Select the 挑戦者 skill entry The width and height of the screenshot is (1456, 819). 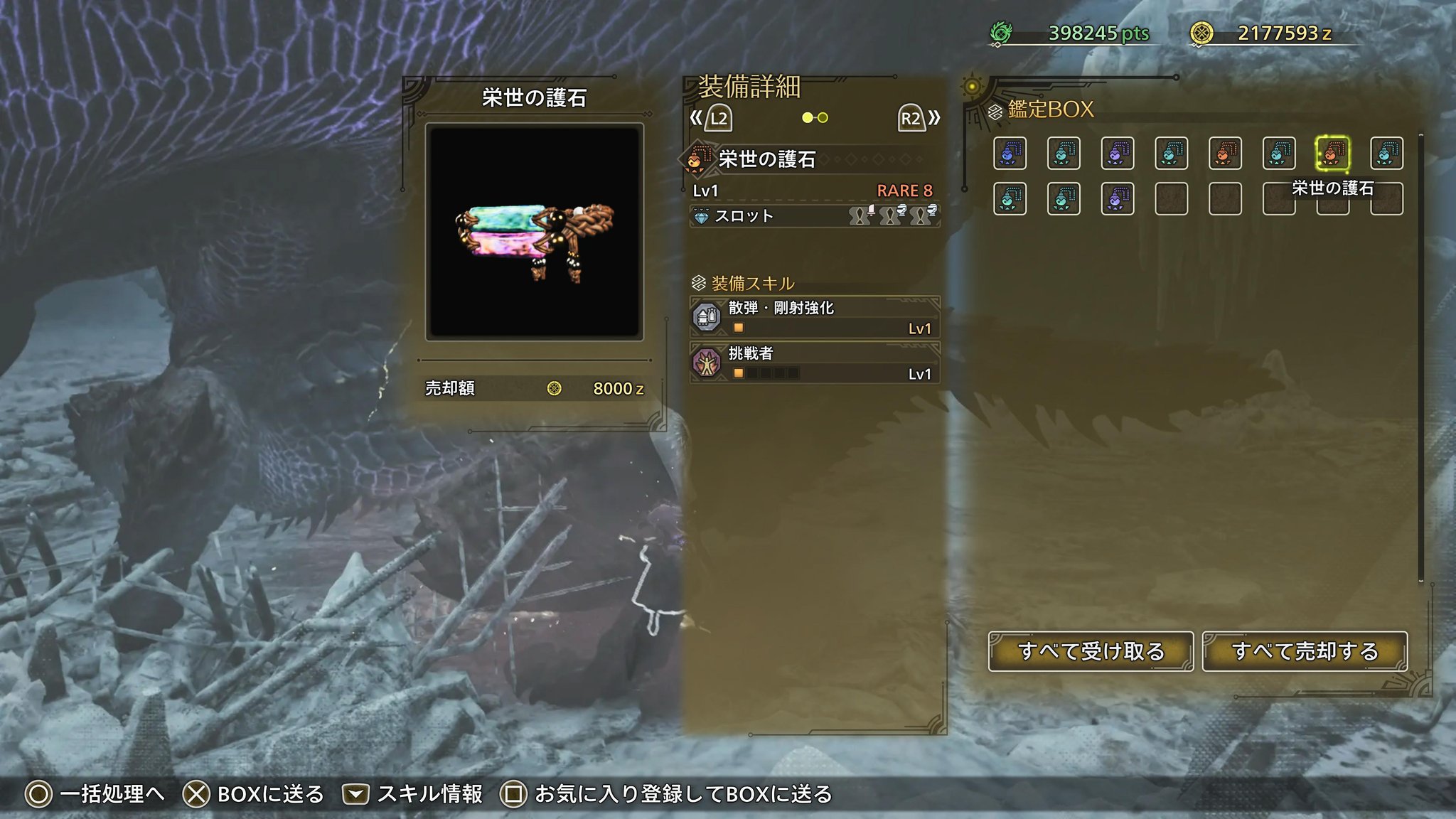(x=815, y=363)
